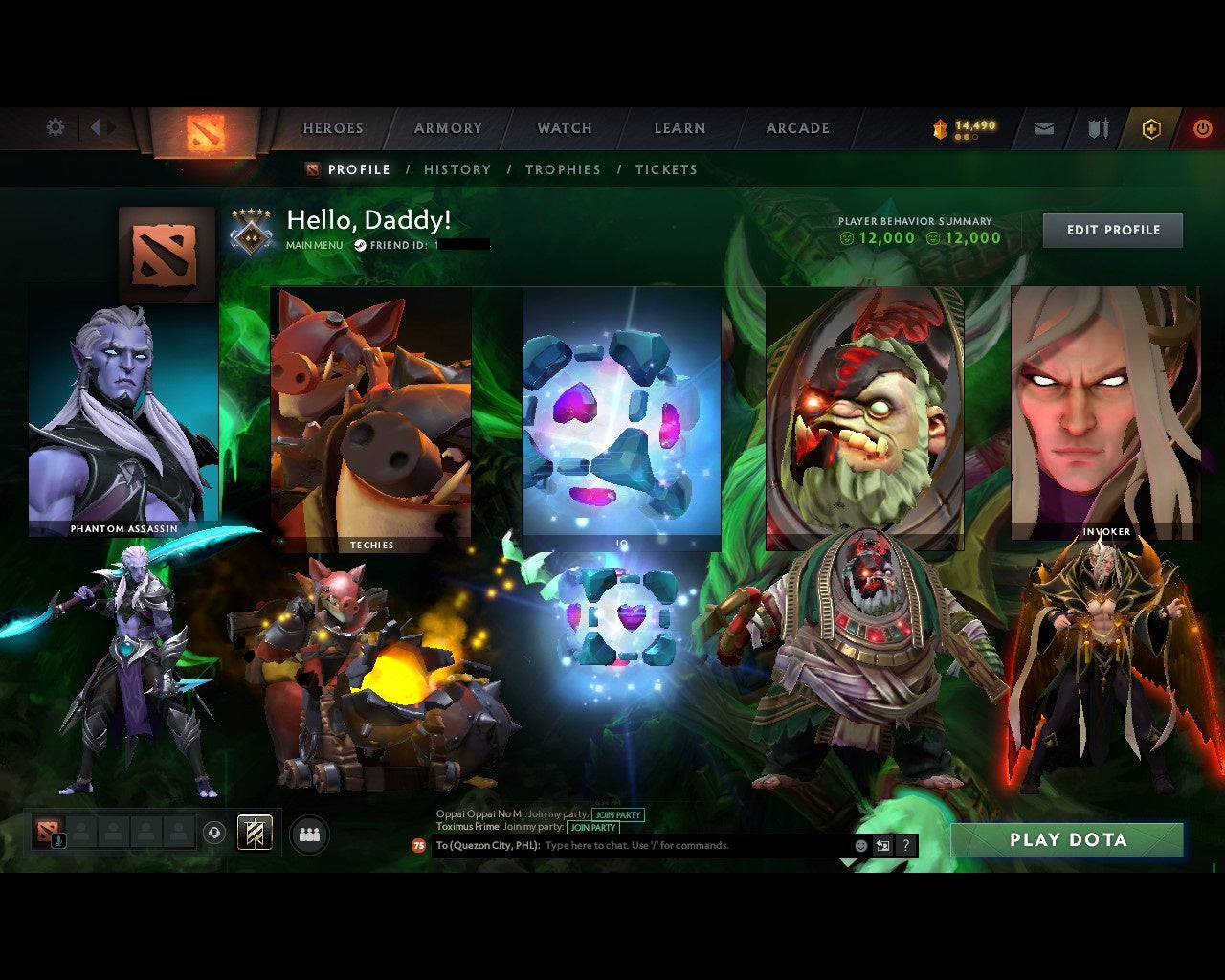
Task: Click the shield and sword Armory icon
Action: 1097,127
